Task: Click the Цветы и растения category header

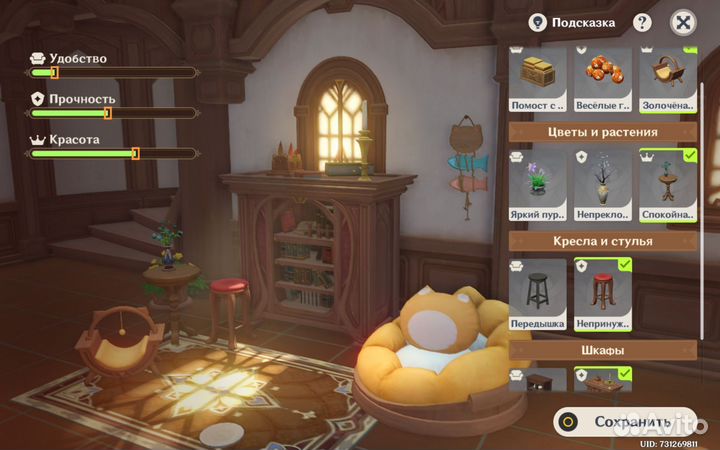Action: (x=603, y=132)
